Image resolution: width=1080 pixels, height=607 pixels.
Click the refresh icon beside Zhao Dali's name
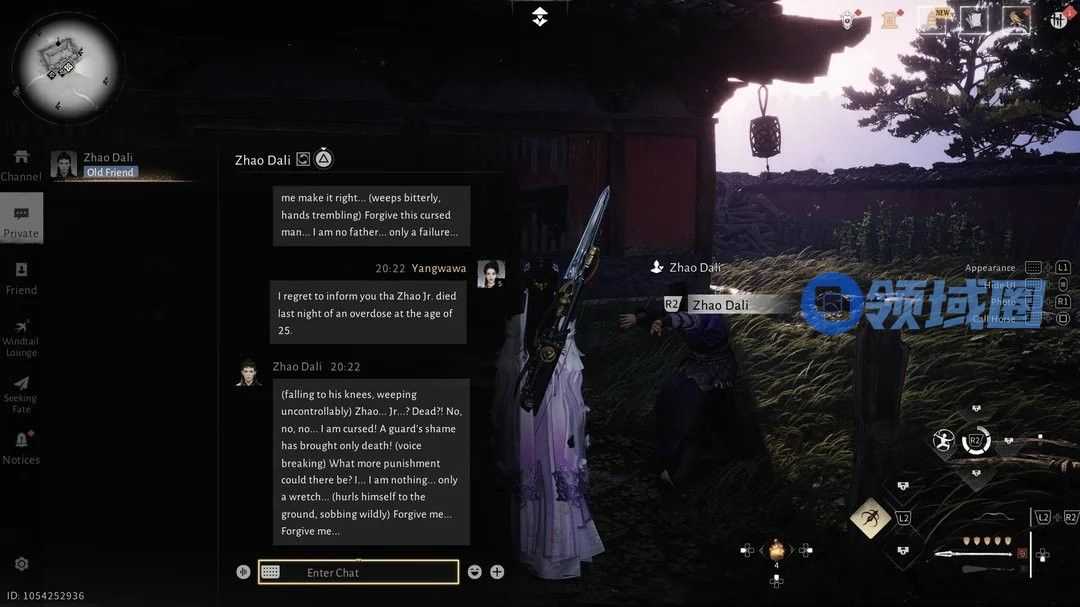[303, 159]
